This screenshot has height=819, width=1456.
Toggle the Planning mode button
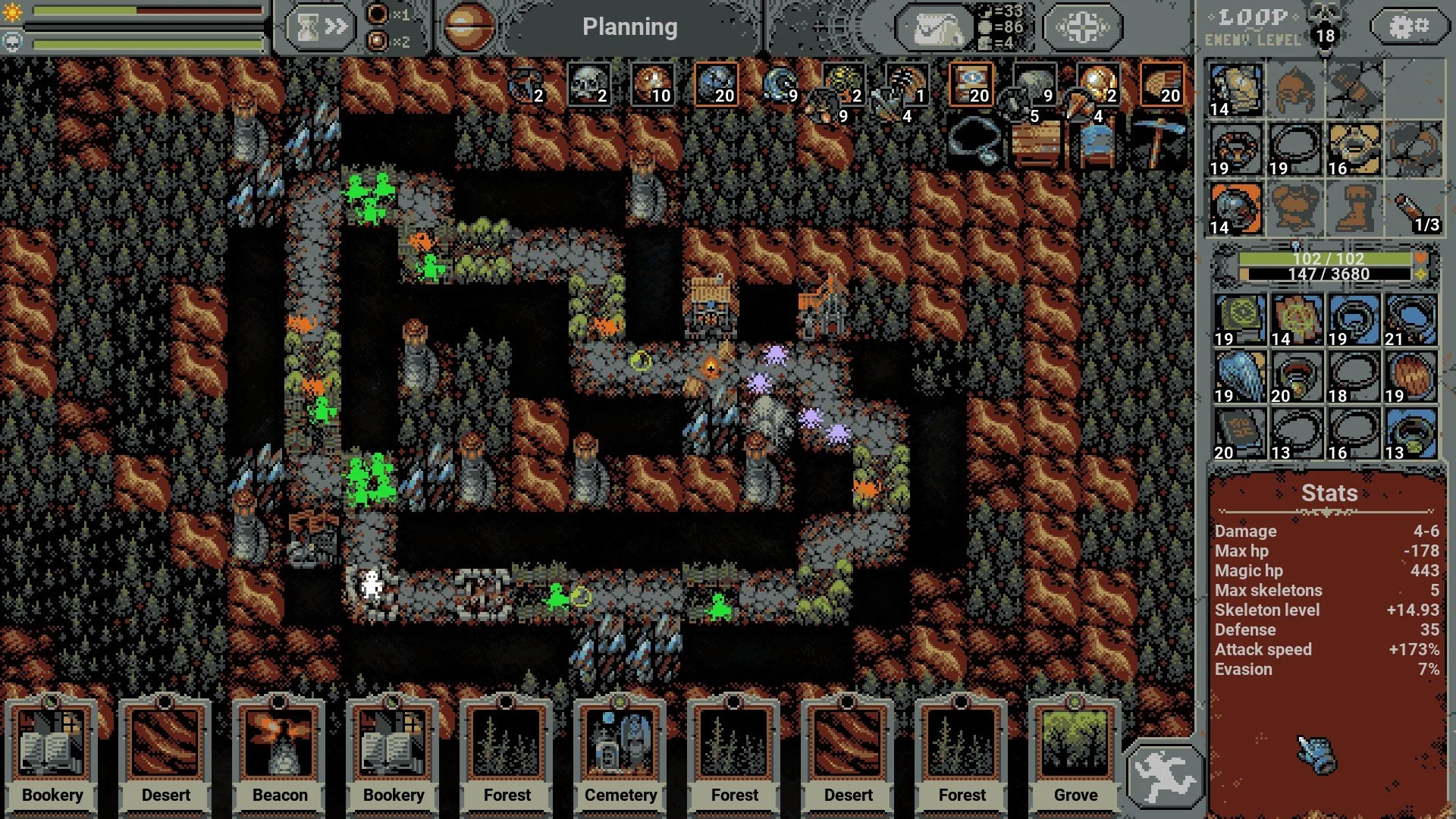[629, 27]
